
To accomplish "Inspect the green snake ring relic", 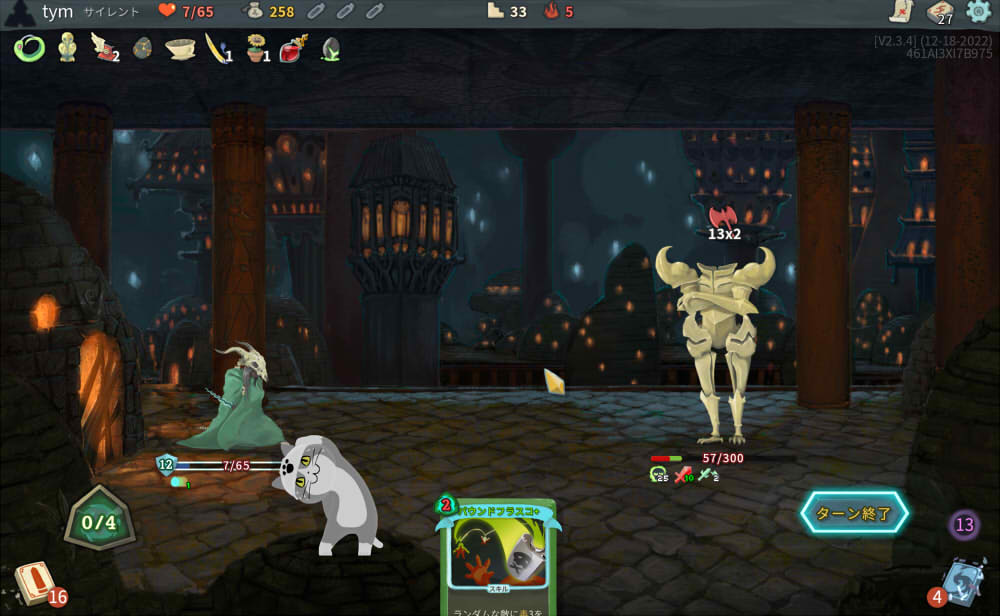I will click(30, 47).
